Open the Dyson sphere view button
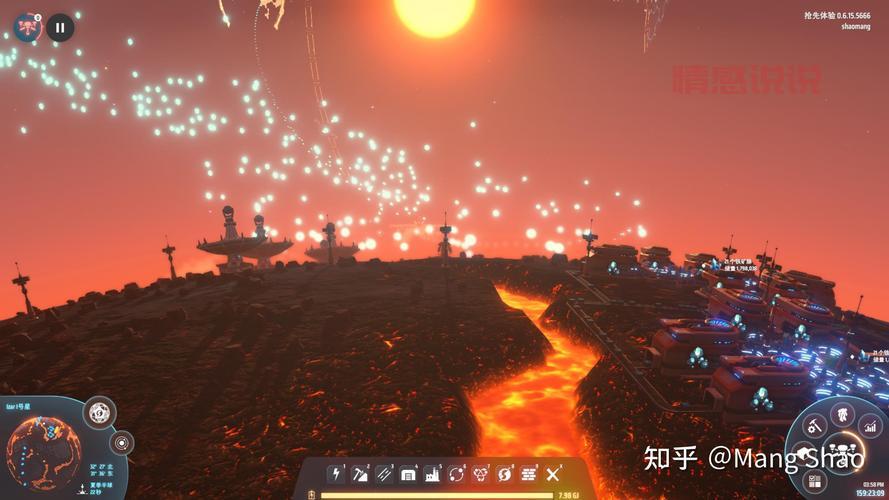This screenshot has width=889, height=500. point(98,412)
